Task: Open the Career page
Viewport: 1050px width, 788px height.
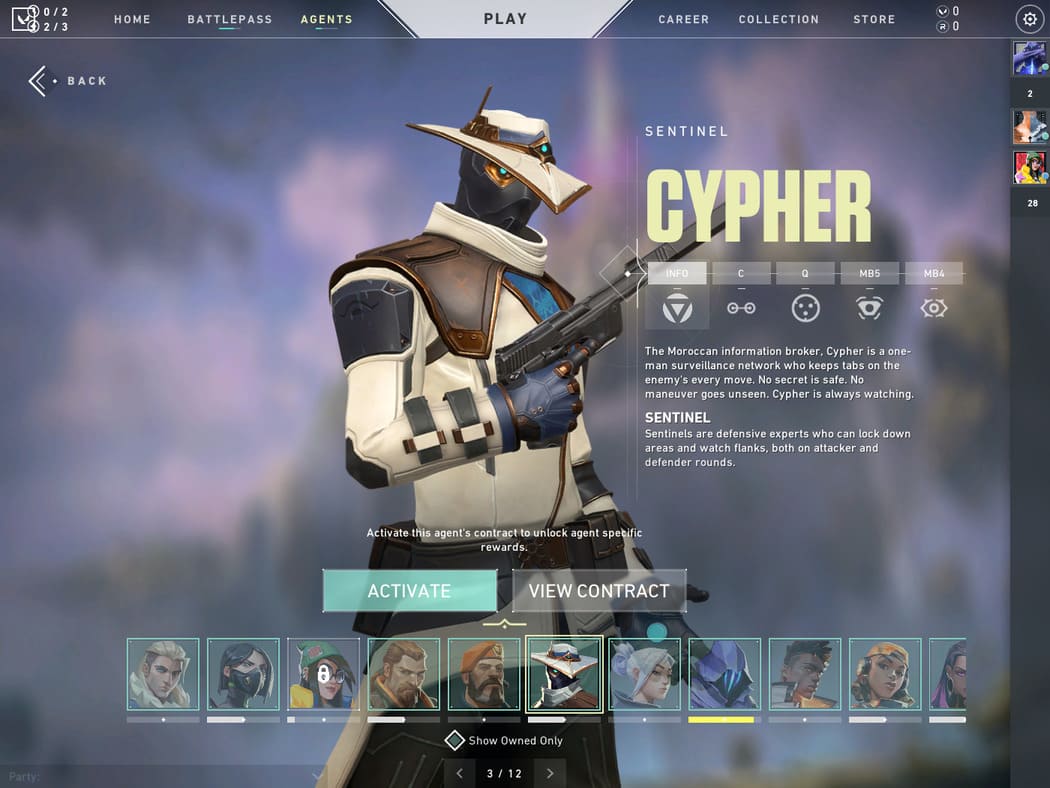Action: pyautogui.click(x=683, y=19)
